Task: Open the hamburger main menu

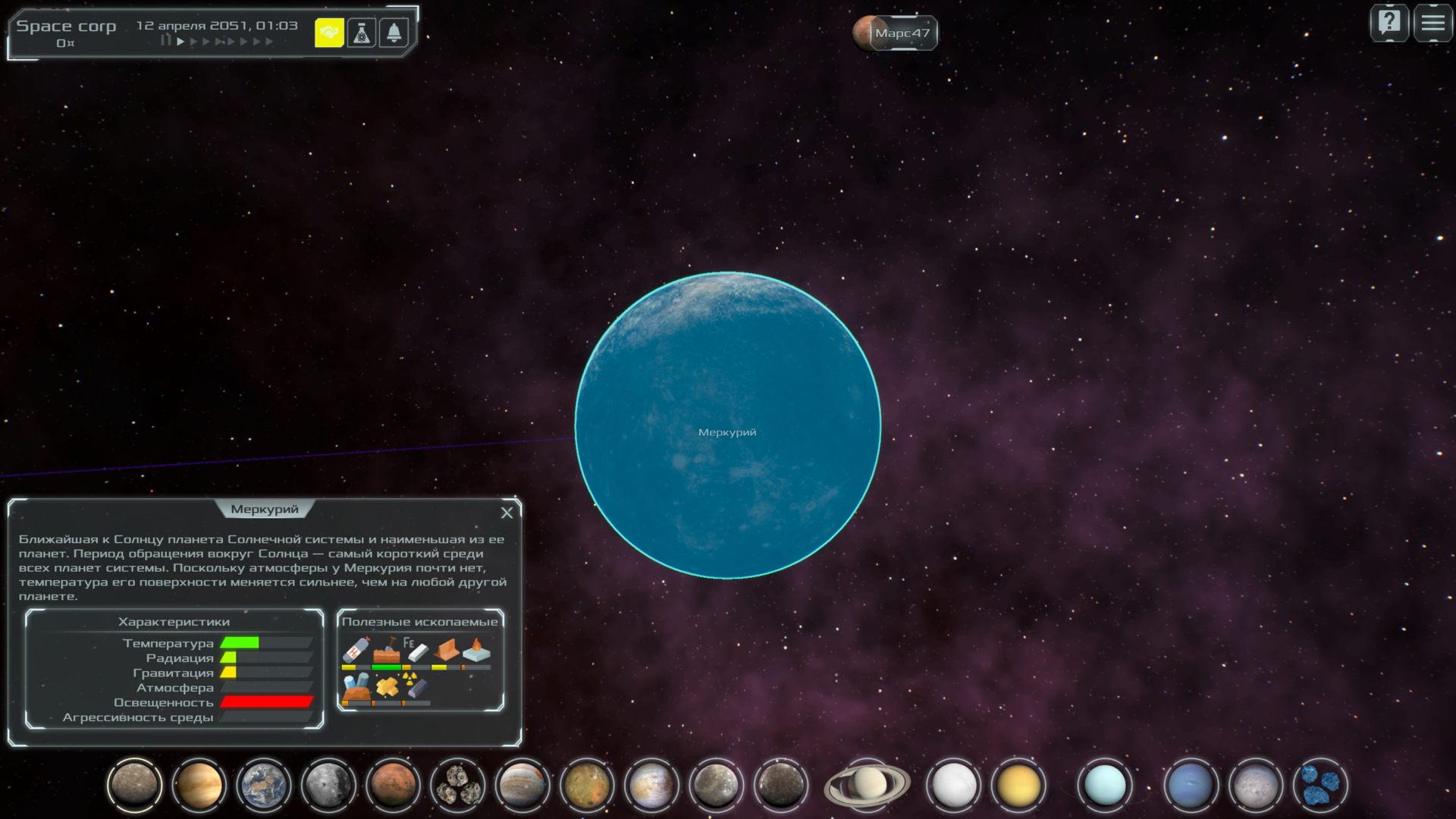Action: coord(1432,23)
